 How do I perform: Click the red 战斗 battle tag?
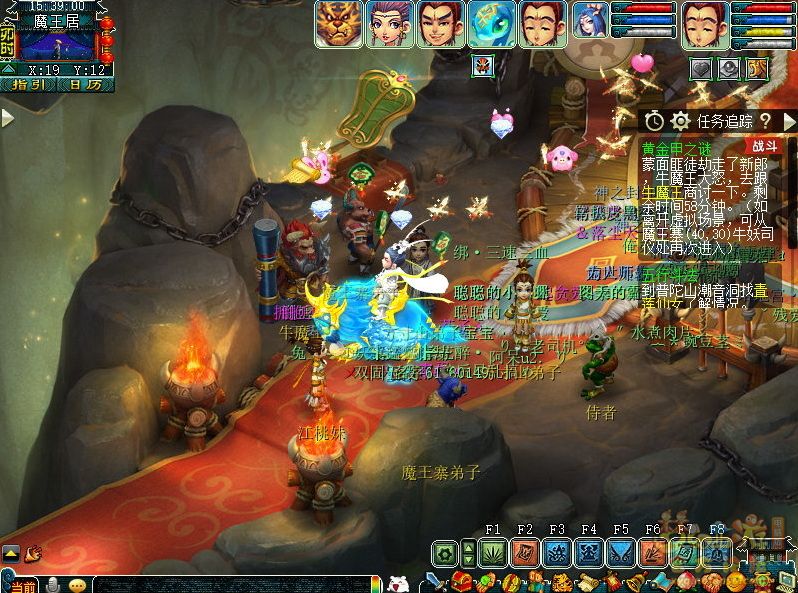click(767, 145)
